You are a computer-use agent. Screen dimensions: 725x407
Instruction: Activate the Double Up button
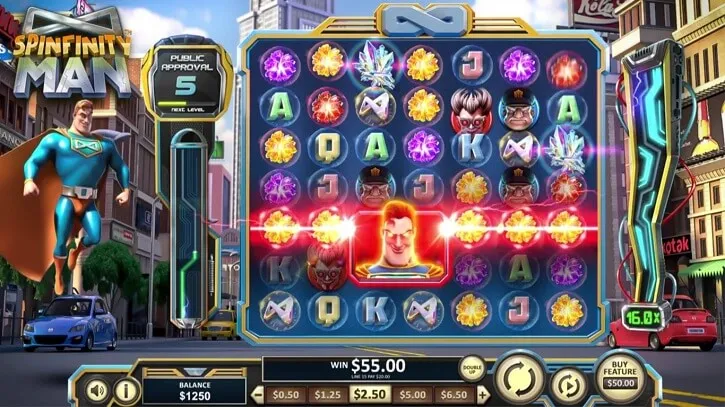(472, 368)
